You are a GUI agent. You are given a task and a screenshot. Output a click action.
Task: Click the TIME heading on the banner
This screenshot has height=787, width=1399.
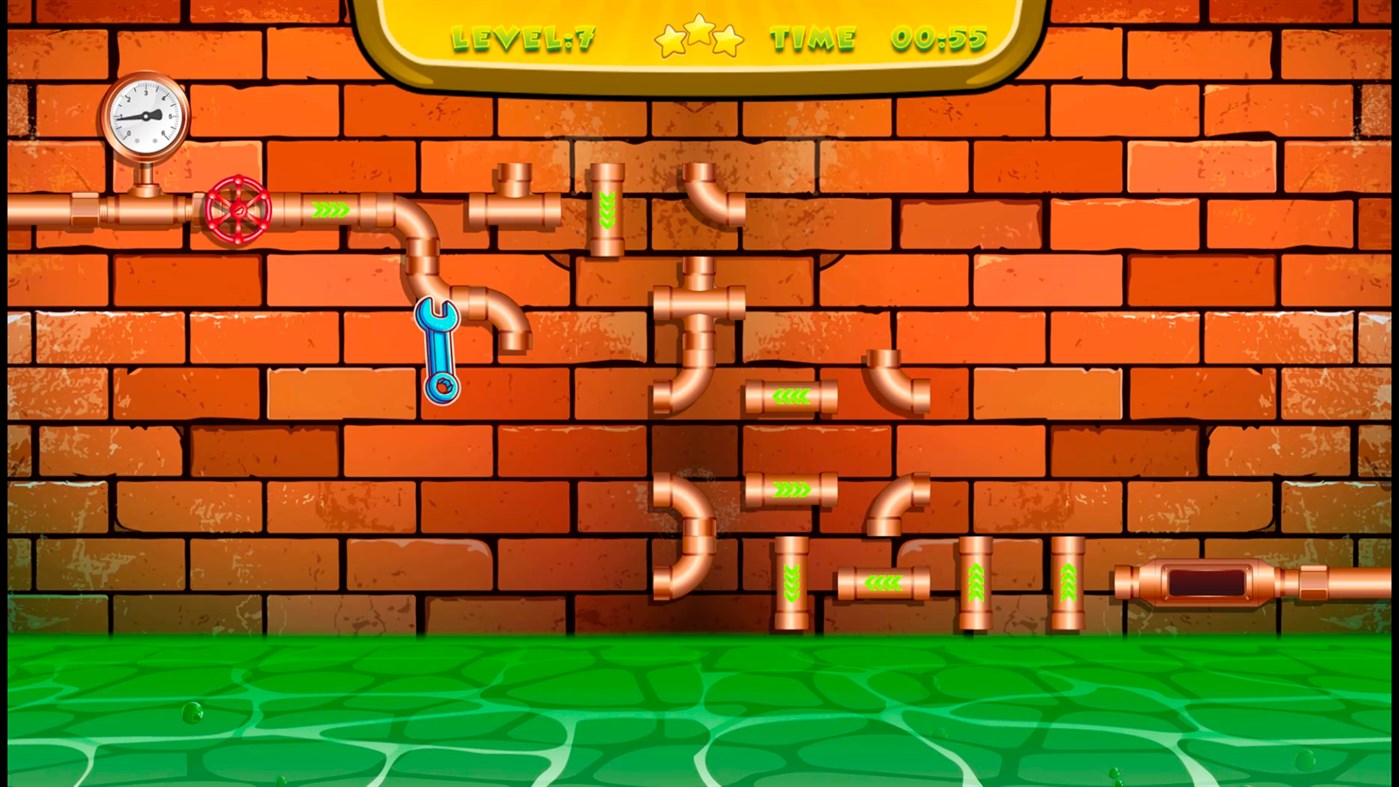click(x=812, y=38)
